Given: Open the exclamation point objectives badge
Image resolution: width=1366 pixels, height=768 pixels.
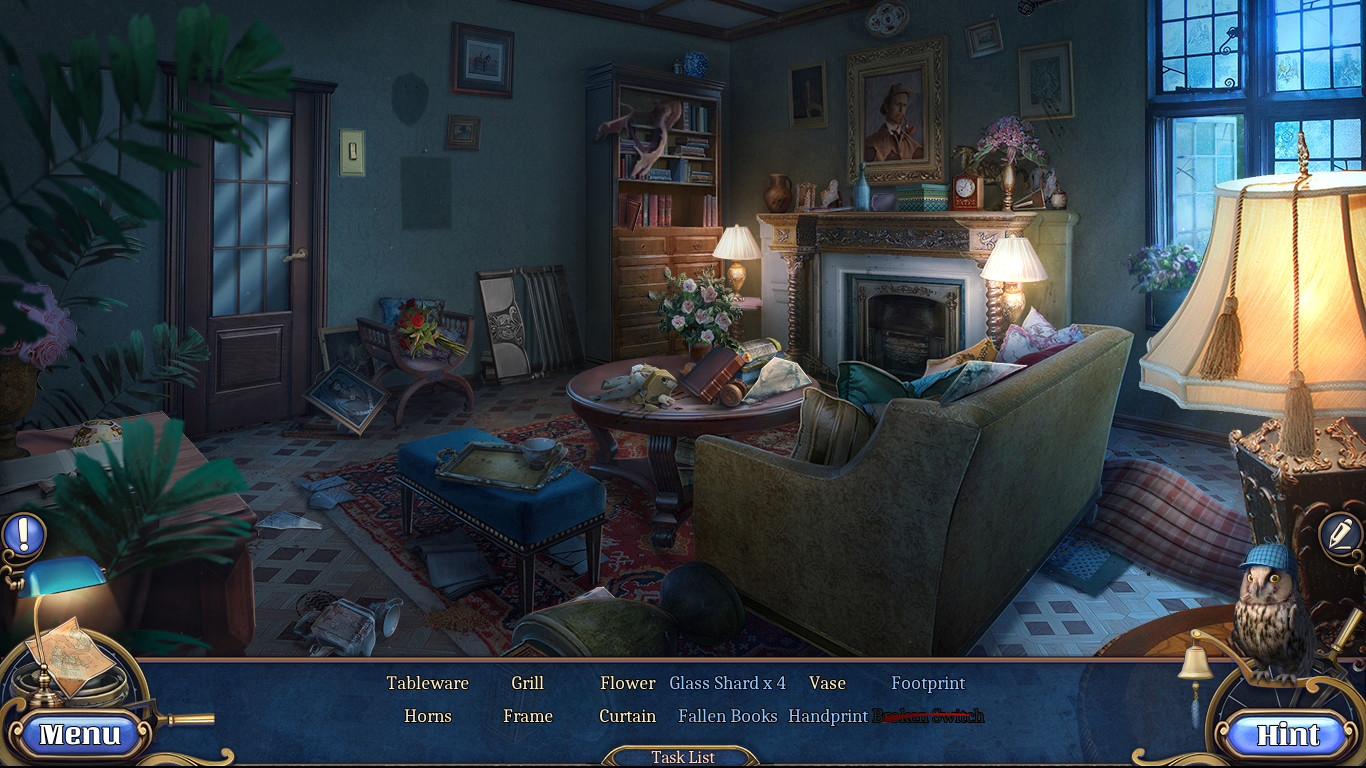Looking at the screenshot, I should [x=24, y=533].
